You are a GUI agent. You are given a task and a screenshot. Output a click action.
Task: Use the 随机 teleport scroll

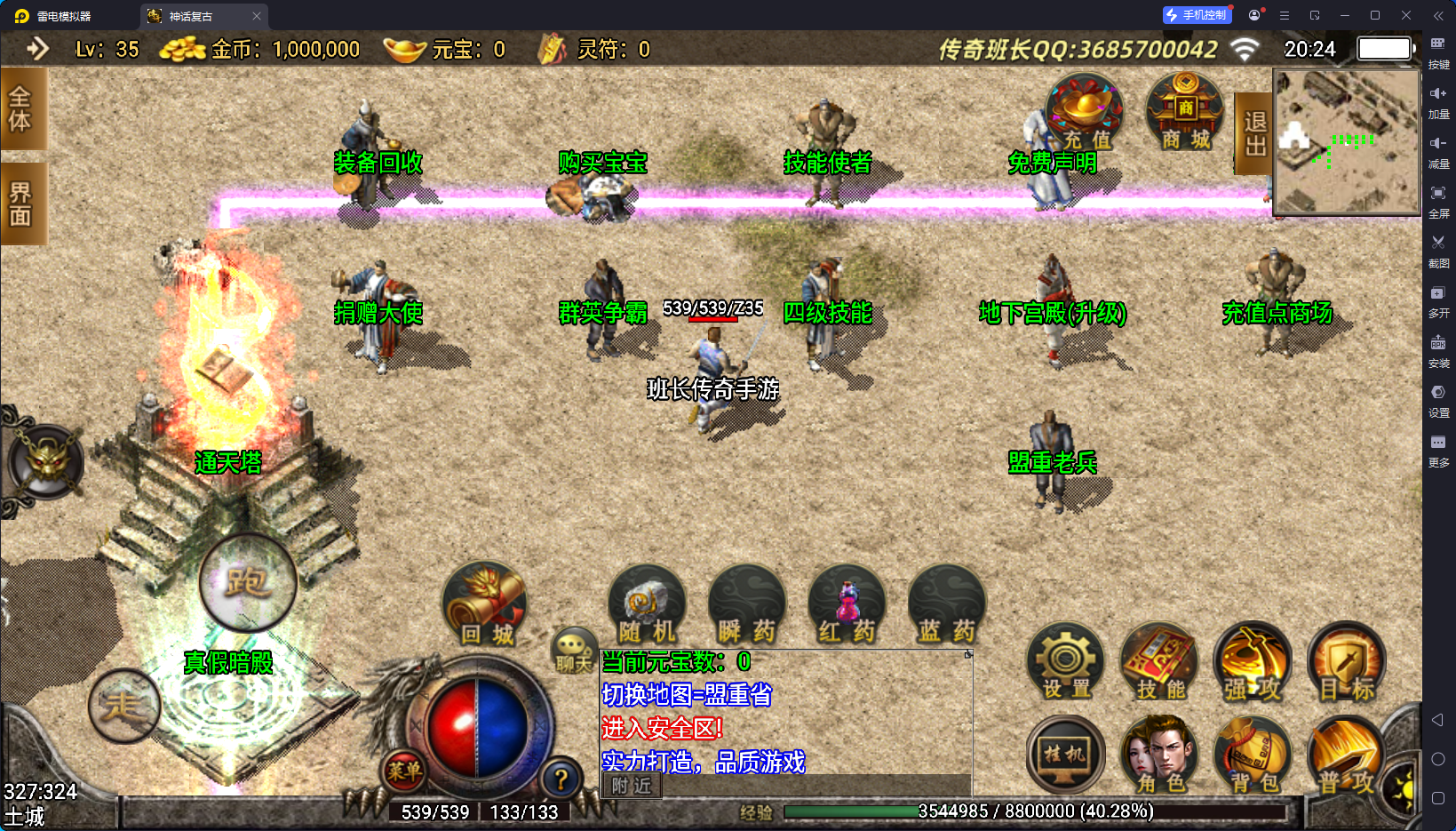(x=647, y=606)
